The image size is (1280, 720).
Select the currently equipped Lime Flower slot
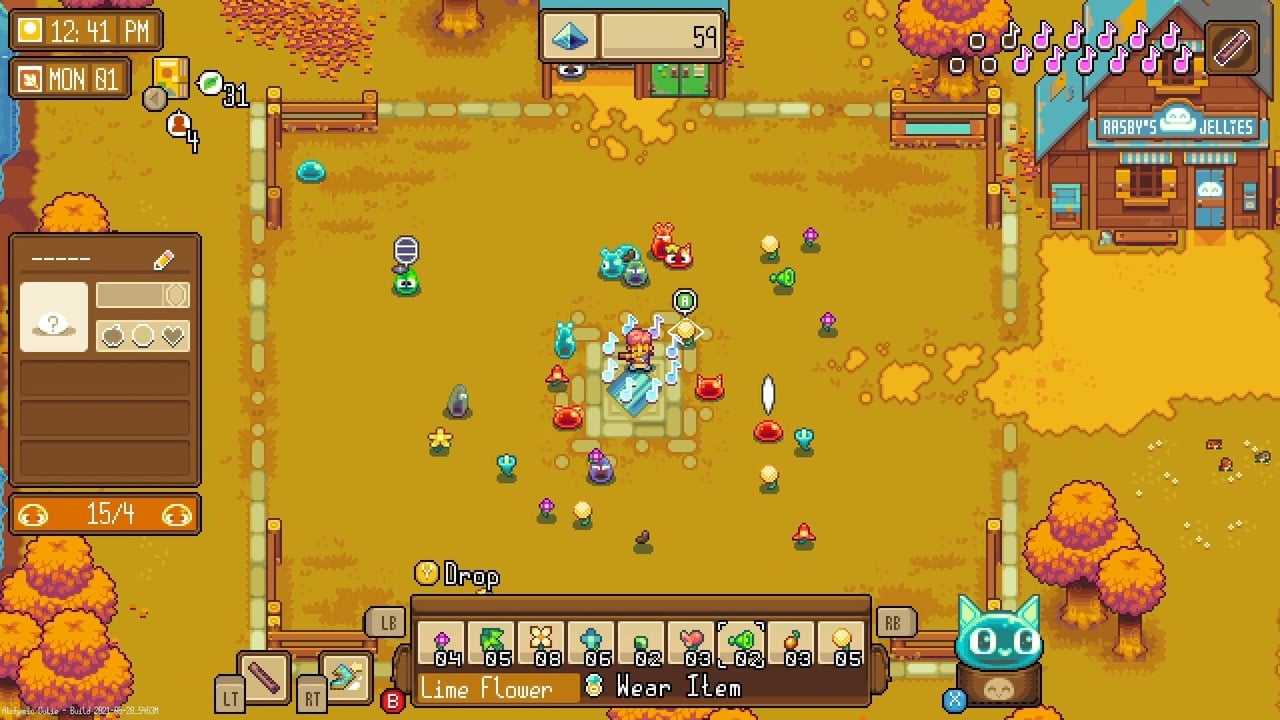pyautogui.click(x=741, y=641)
